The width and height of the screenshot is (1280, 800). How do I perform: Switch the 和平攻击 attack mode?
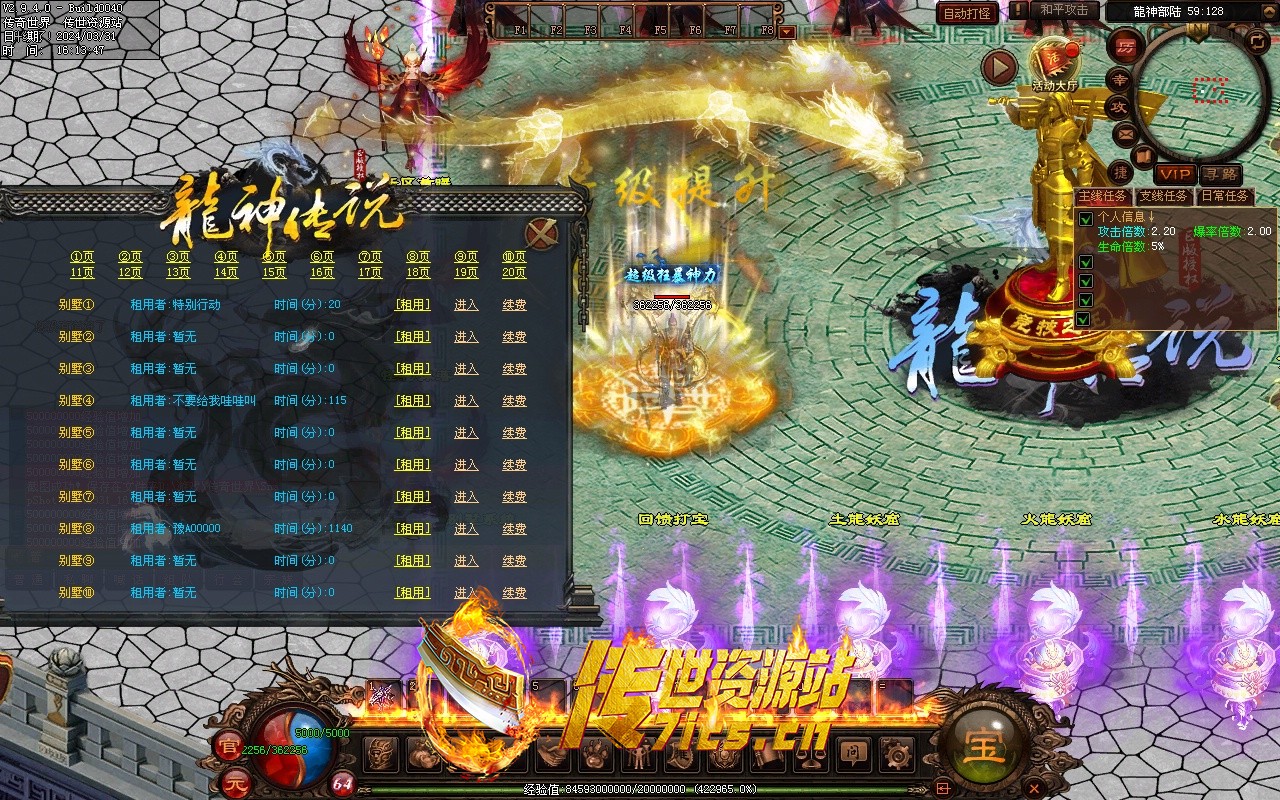[x=1063, y=10]
